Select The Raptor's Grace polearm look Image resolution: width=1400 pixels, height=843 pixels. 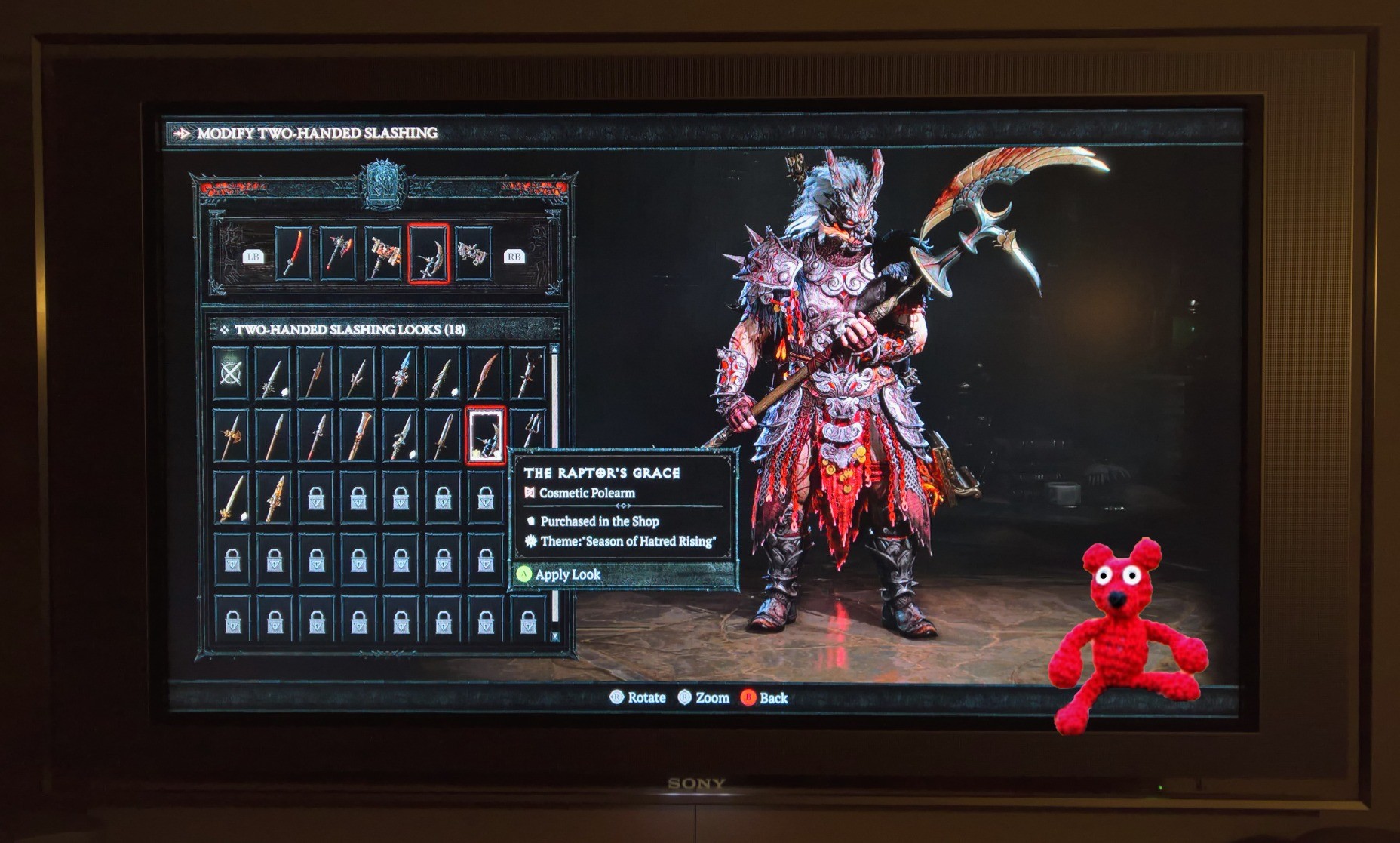[485, 435]
